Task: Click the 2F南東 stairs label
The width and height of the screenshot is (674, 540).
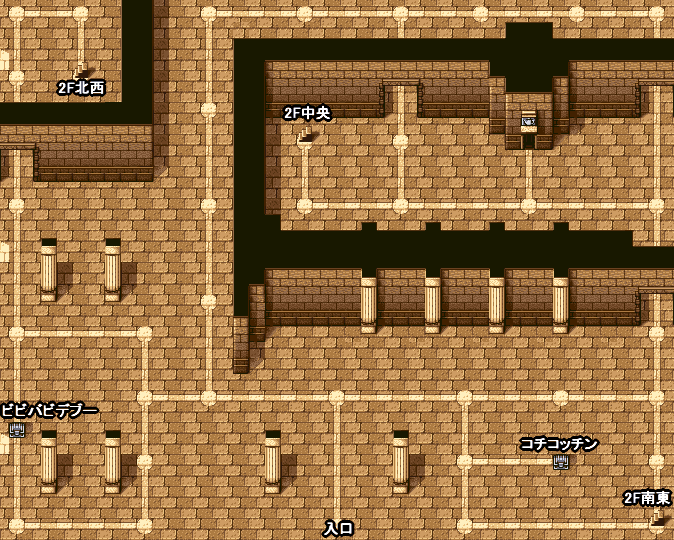Action: click(x=647, y=498)
